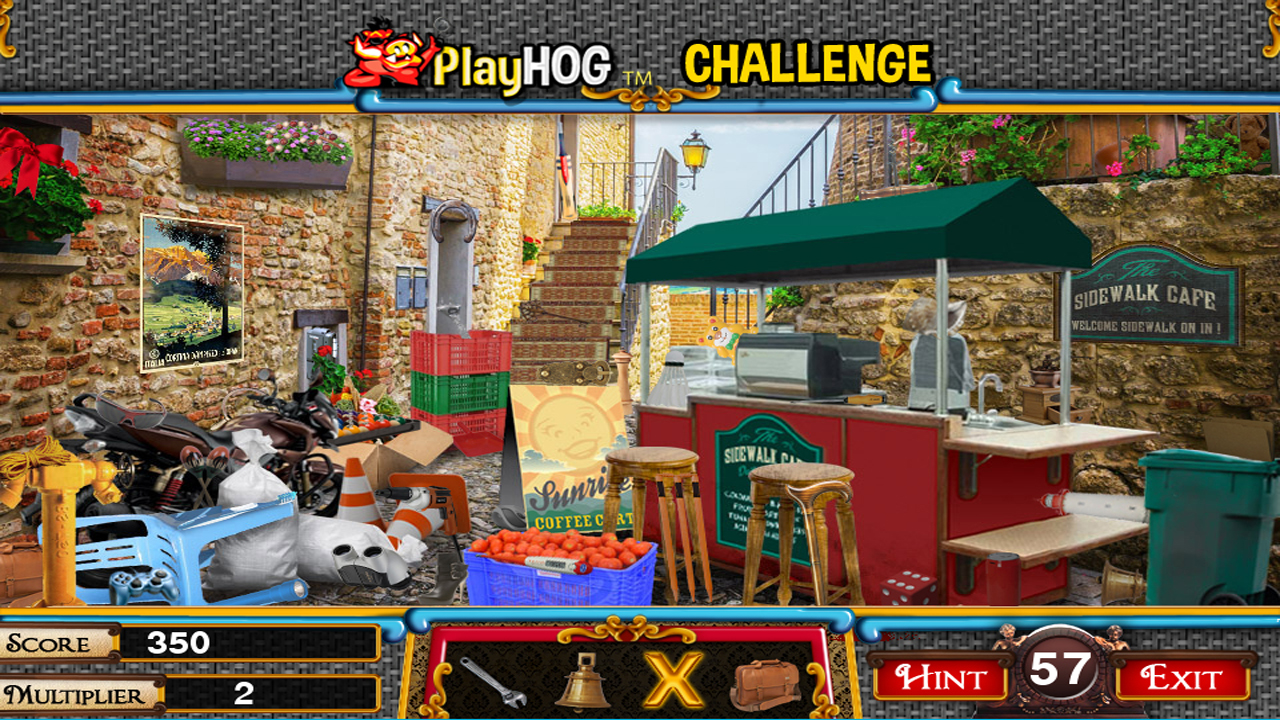Click the PlayHOG devil mascot logo
Screen dimensions: 1280x720
point(385,55)
